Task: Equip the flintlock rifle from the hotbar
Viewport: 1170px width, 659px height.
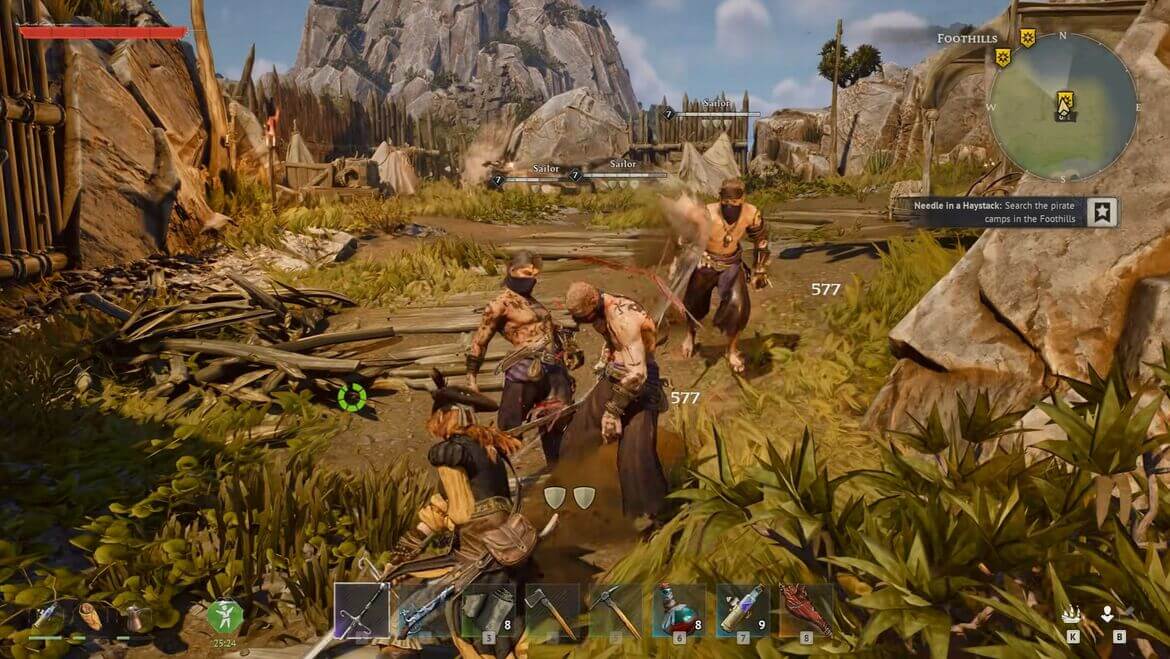Action: point(424,610)
